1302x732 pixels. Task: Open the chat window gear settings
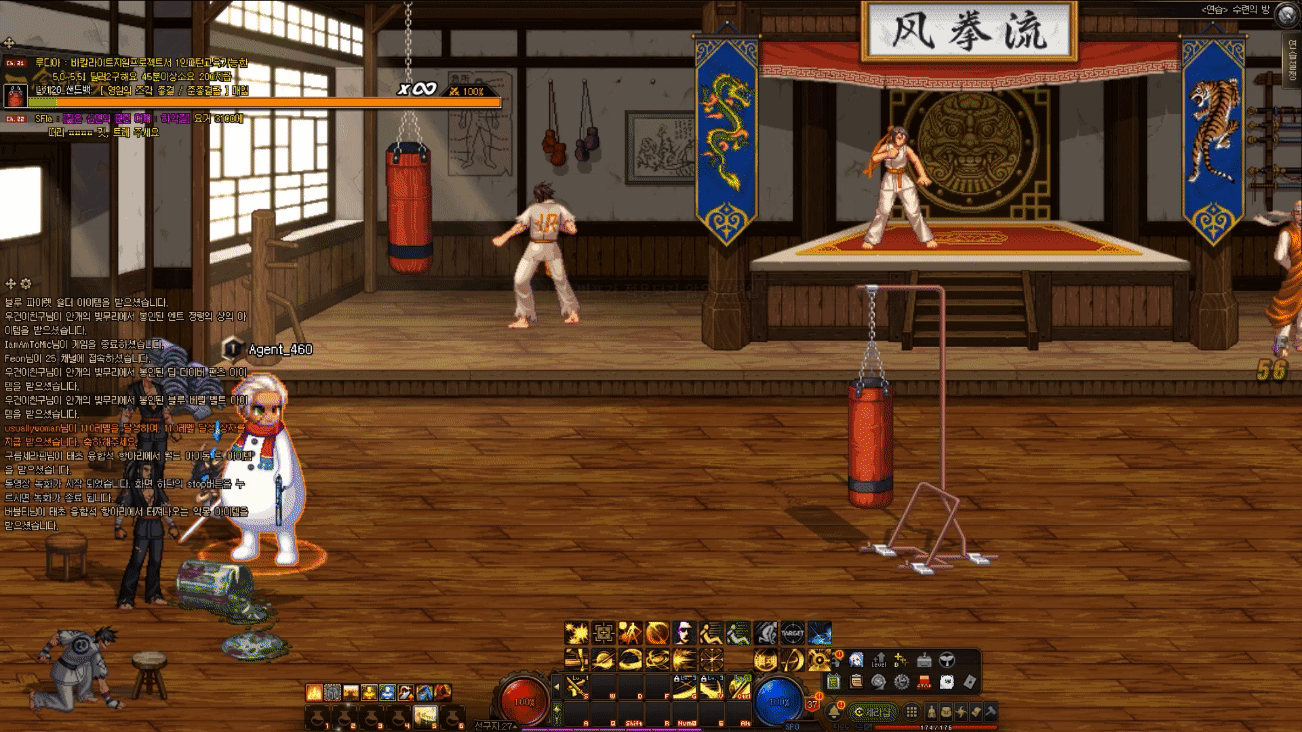(26, 284)
